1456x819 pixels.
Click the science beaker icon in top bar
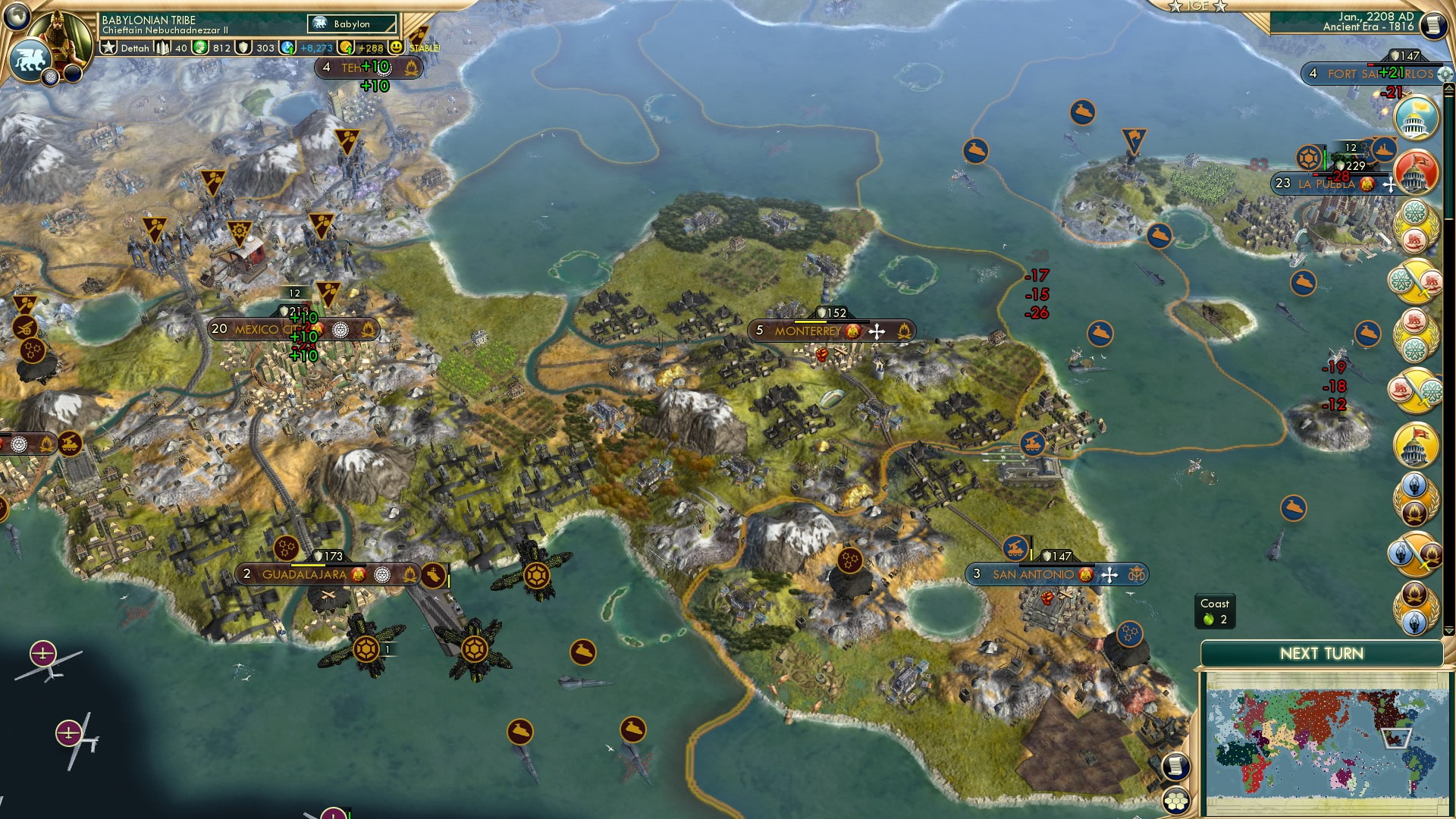pos(287,48)
